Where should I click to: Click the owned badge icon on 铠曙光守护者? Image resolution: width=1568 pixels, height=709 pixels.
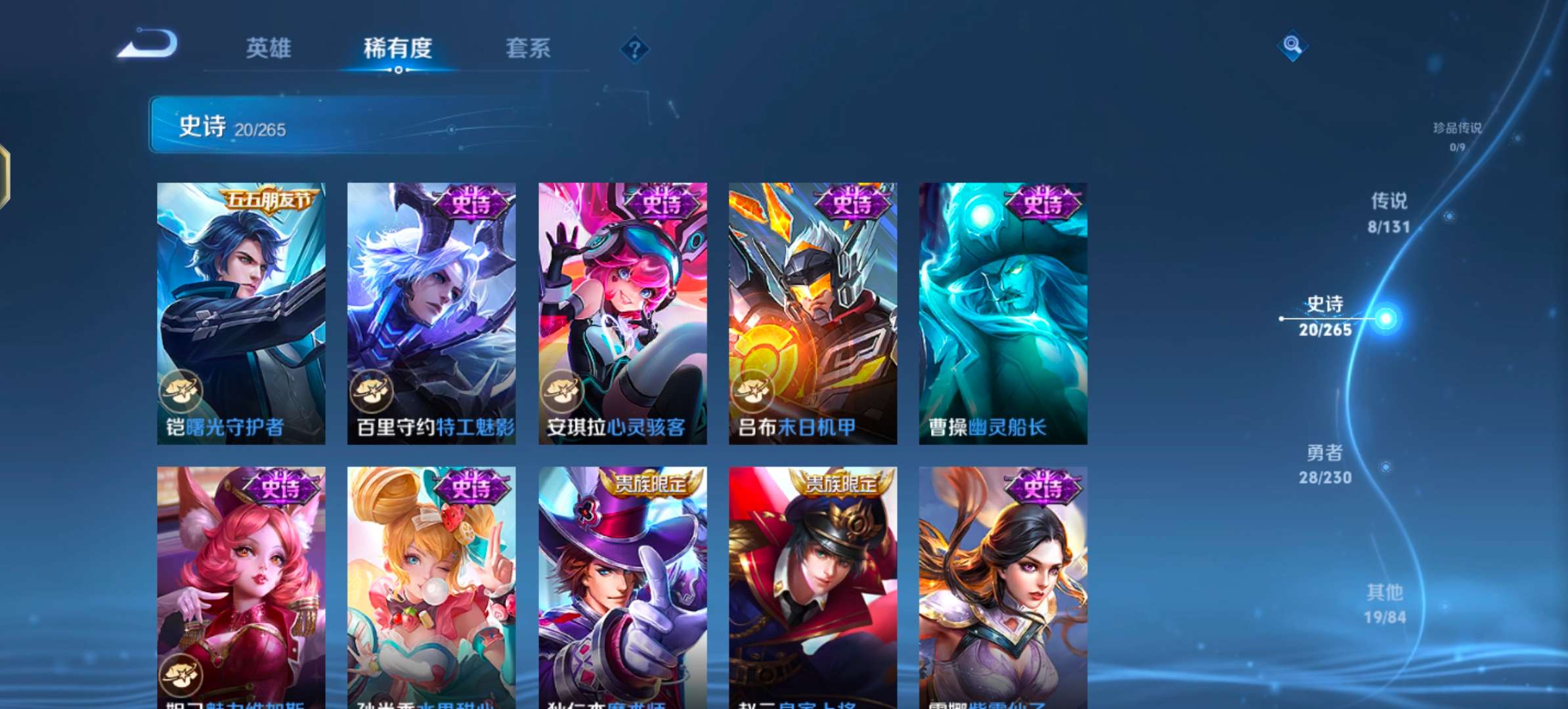(183, 390)
